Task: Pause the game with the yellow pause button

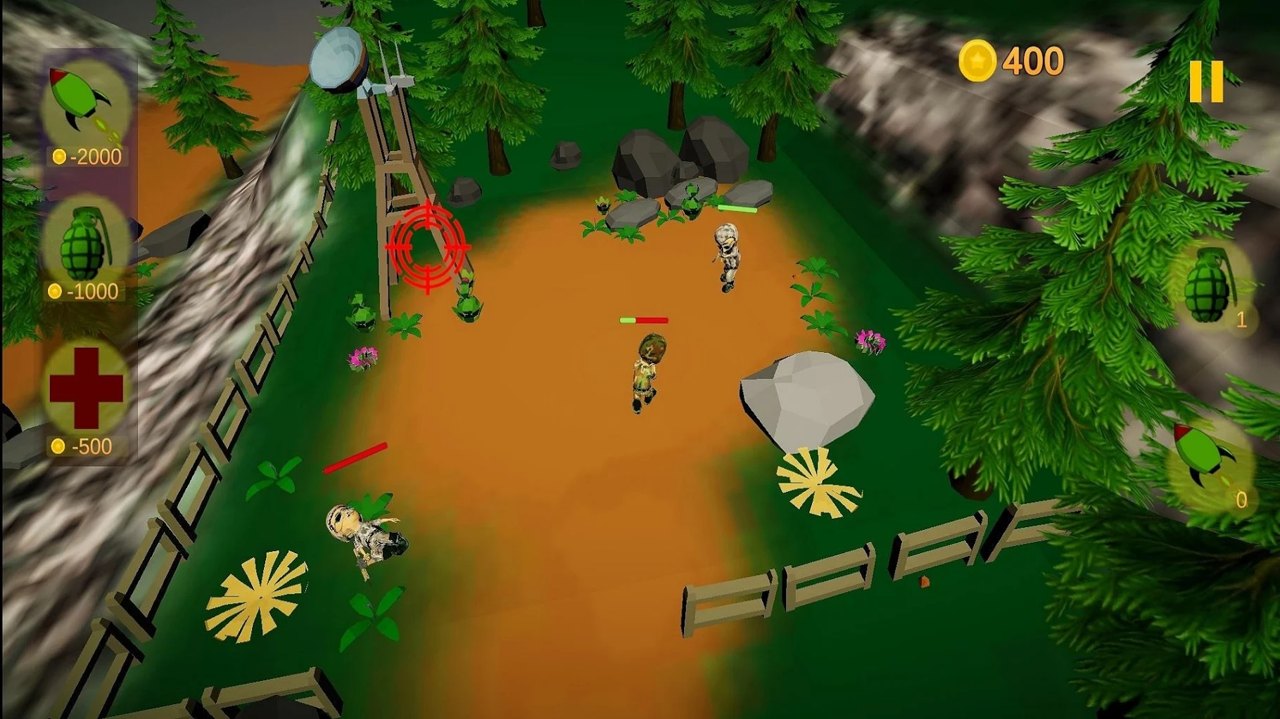Action: (x=1206, y=82)
